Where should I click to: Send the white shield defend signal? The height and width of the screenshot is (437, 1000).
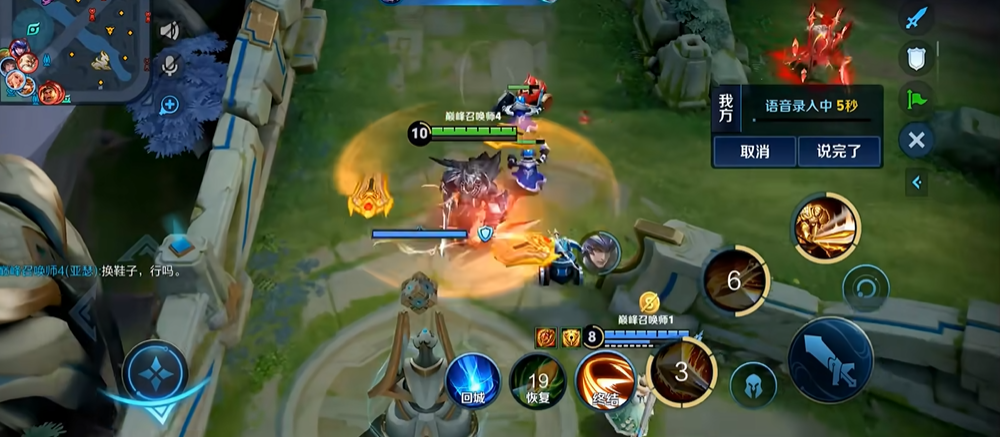(915, 58)
